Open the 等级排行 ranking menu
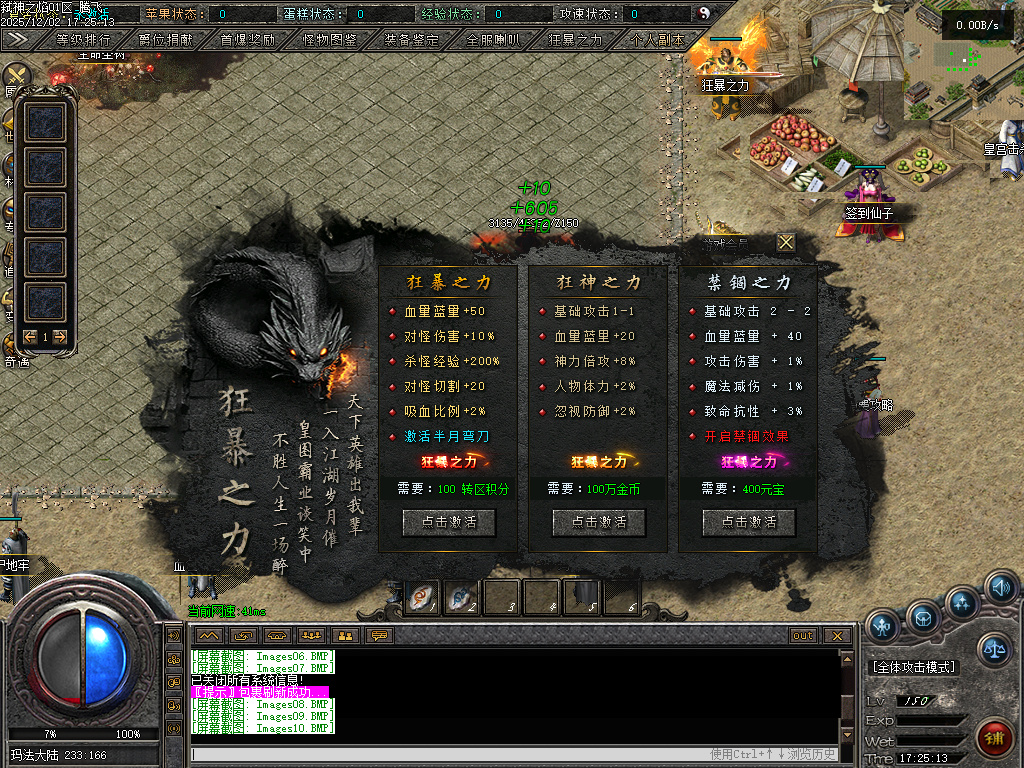The image size is (1024, 768). coord(83,40)
